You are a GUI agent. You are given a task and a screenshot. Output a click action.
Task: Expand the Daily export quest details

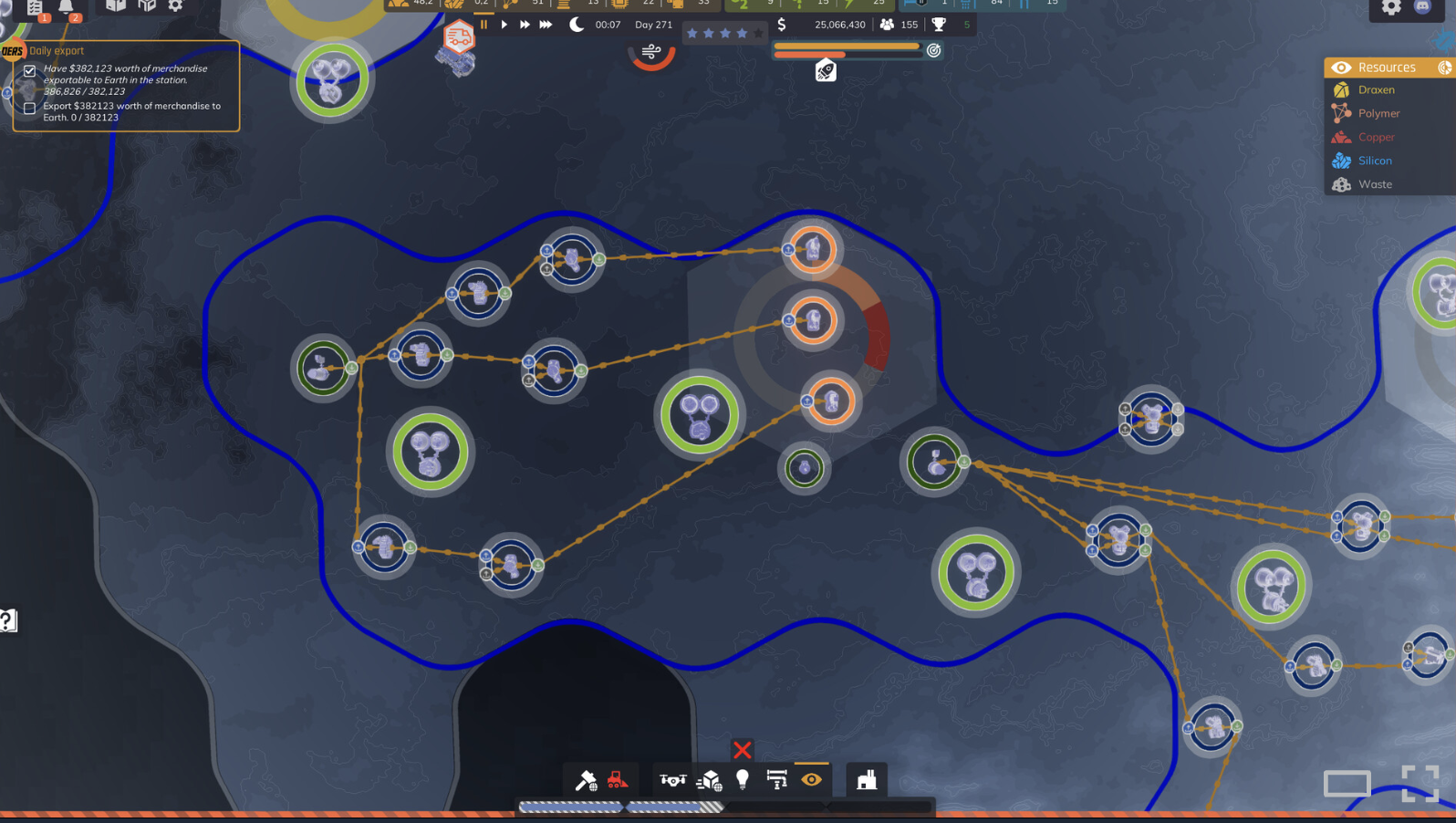pos(56,50)
